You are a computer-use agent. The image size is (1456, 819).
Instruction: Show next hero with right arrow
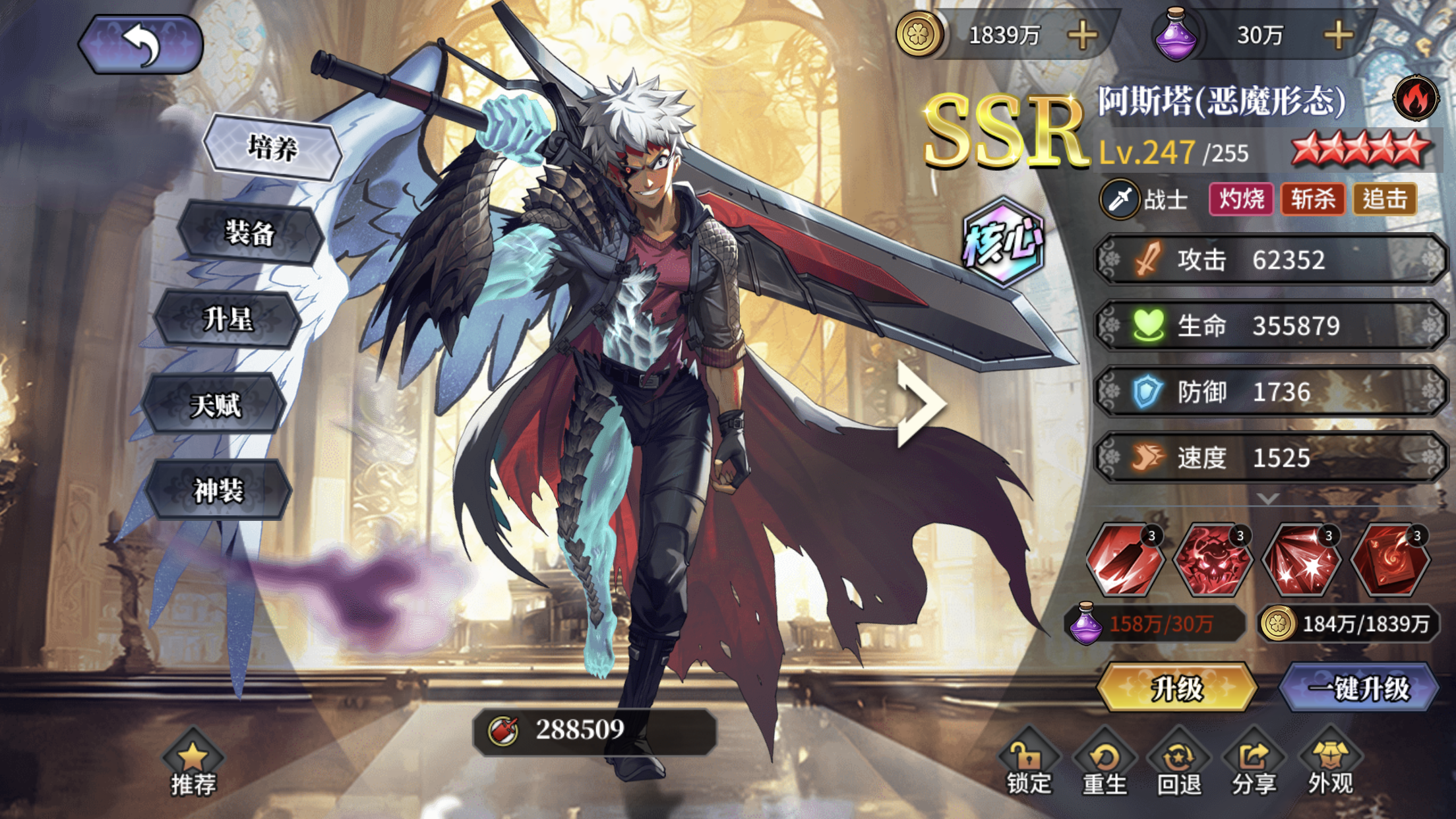click(921, 404)
